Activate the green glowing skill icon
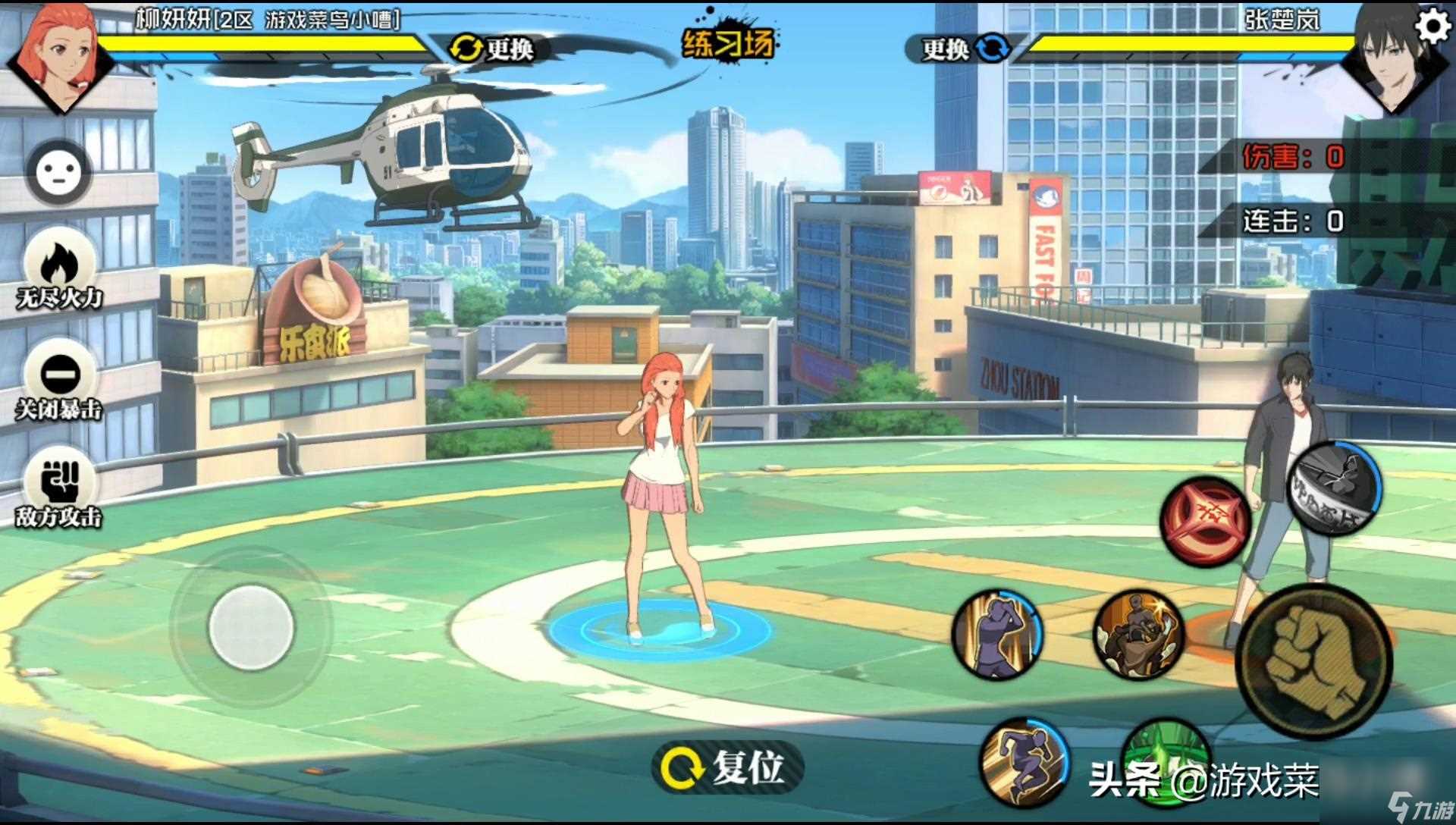The width and height of the screenshot is (1456, 825). pyautogui.click(x=1164, y=751)
